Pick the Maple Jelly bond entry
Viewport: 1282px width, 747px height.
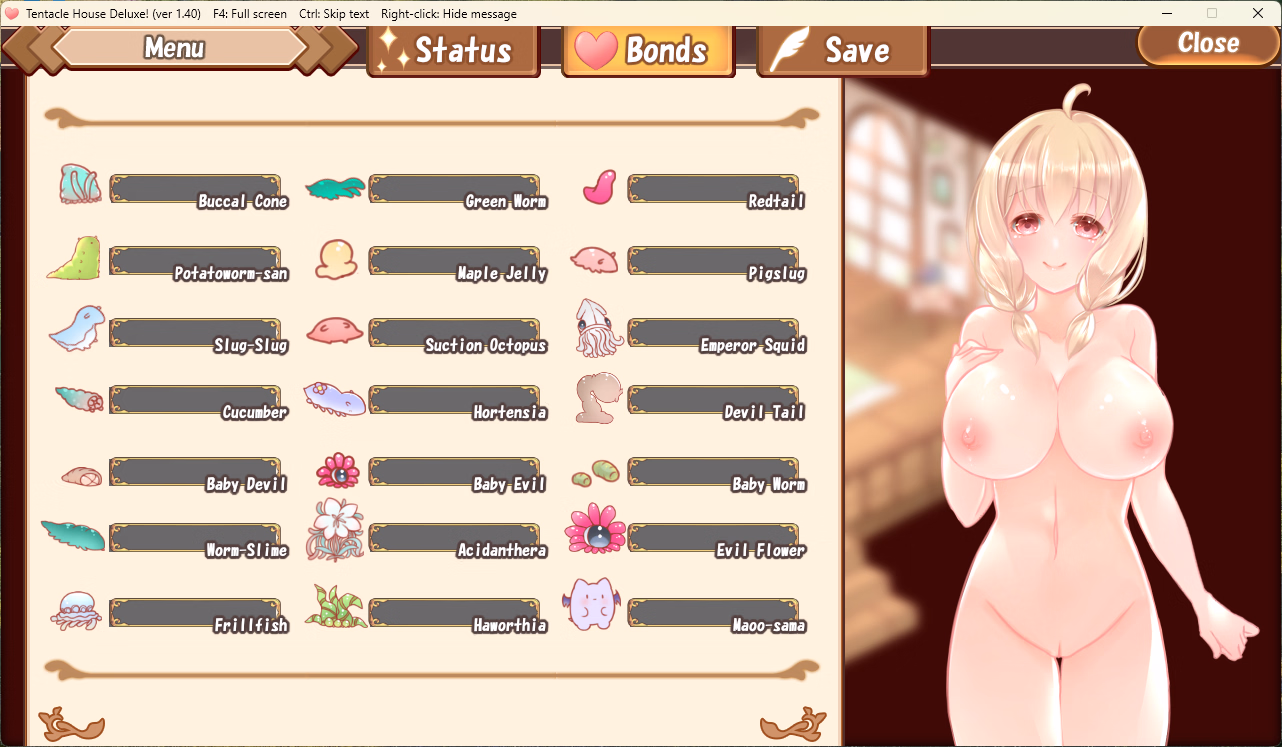[x=457, y=261]
